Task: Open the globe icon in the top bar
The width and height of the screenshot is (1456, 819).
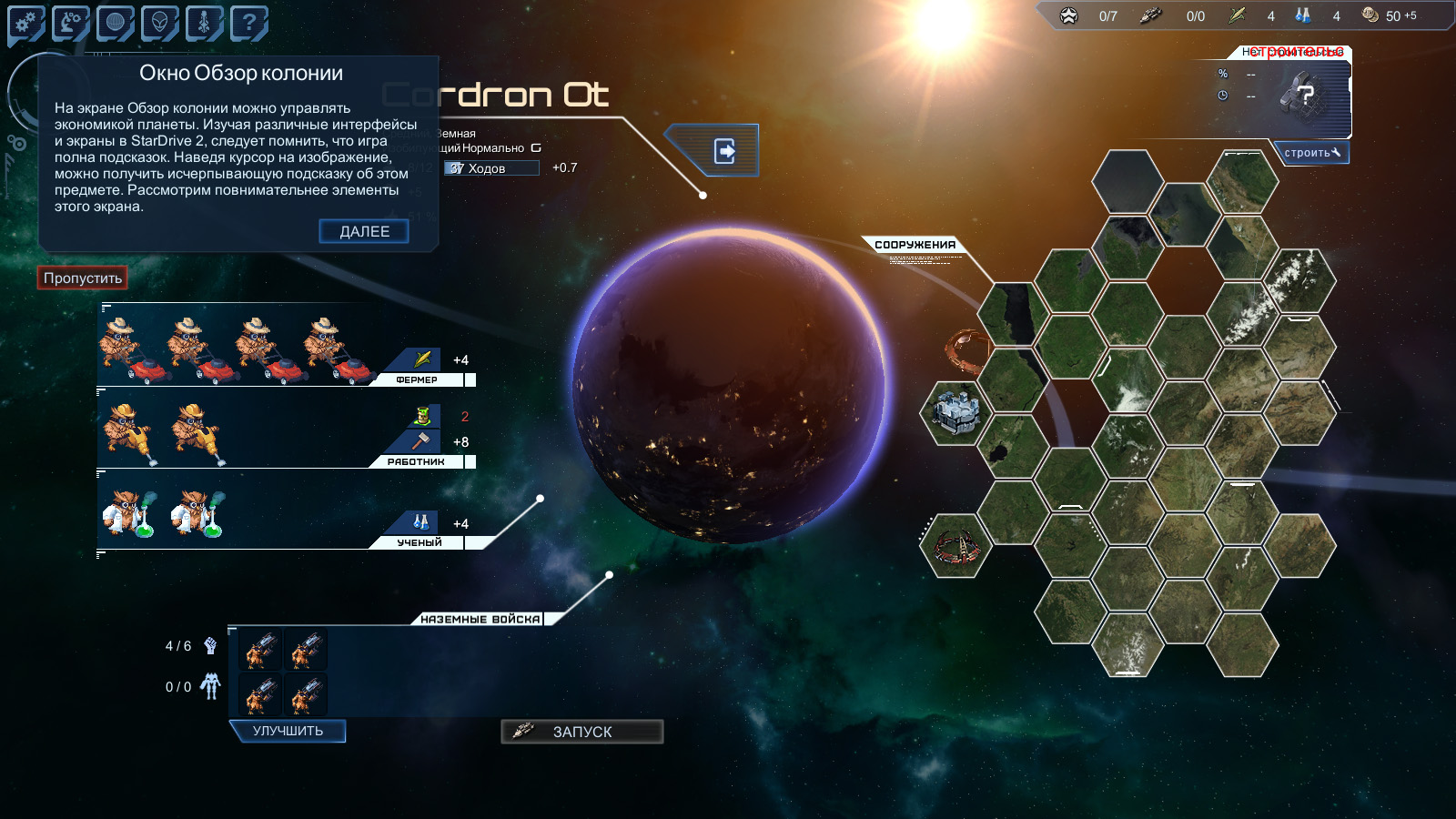Action: [x=116, y=23]
